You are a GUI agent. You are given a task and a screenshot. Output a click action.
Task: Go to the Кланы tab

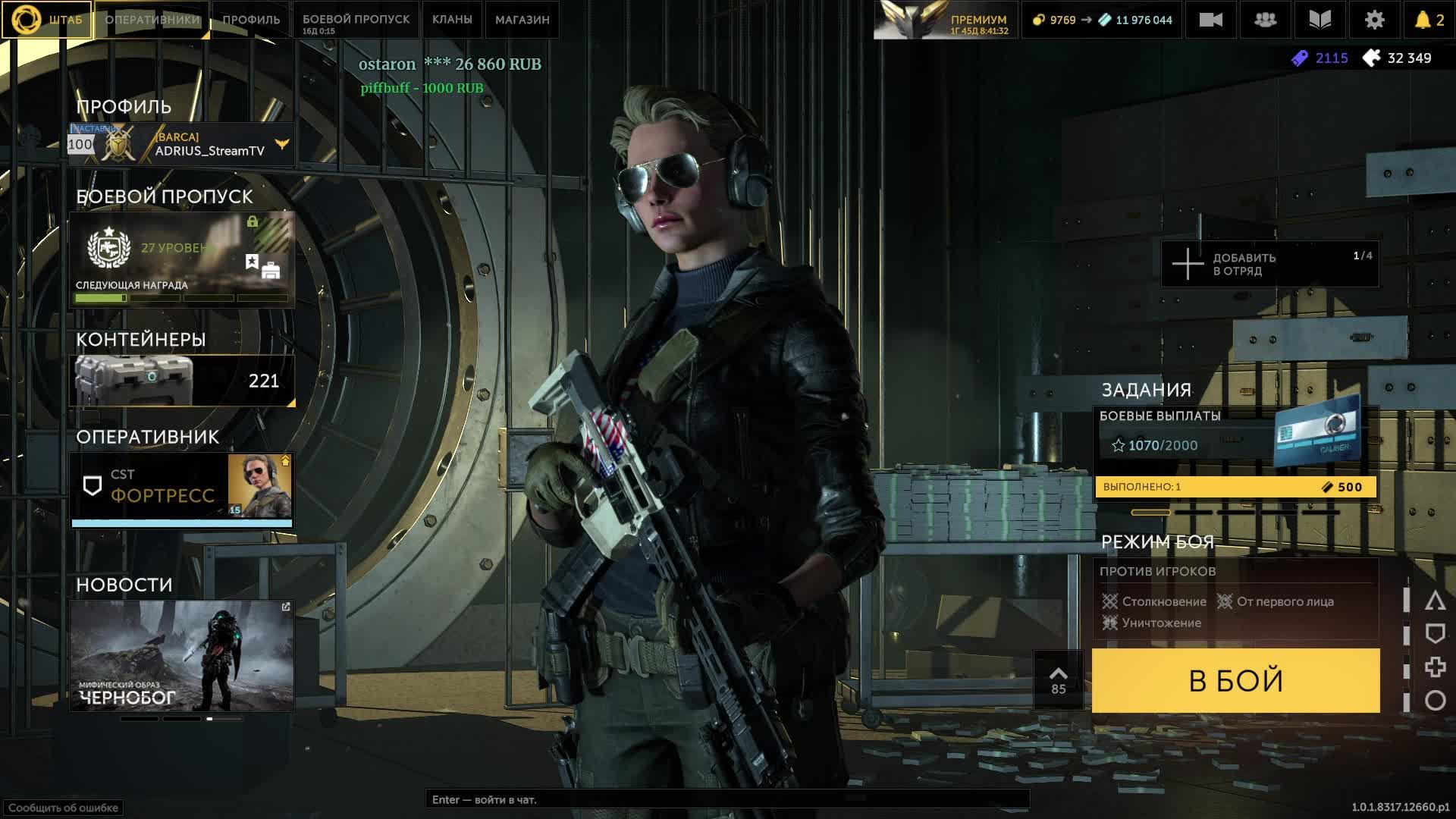452,20
